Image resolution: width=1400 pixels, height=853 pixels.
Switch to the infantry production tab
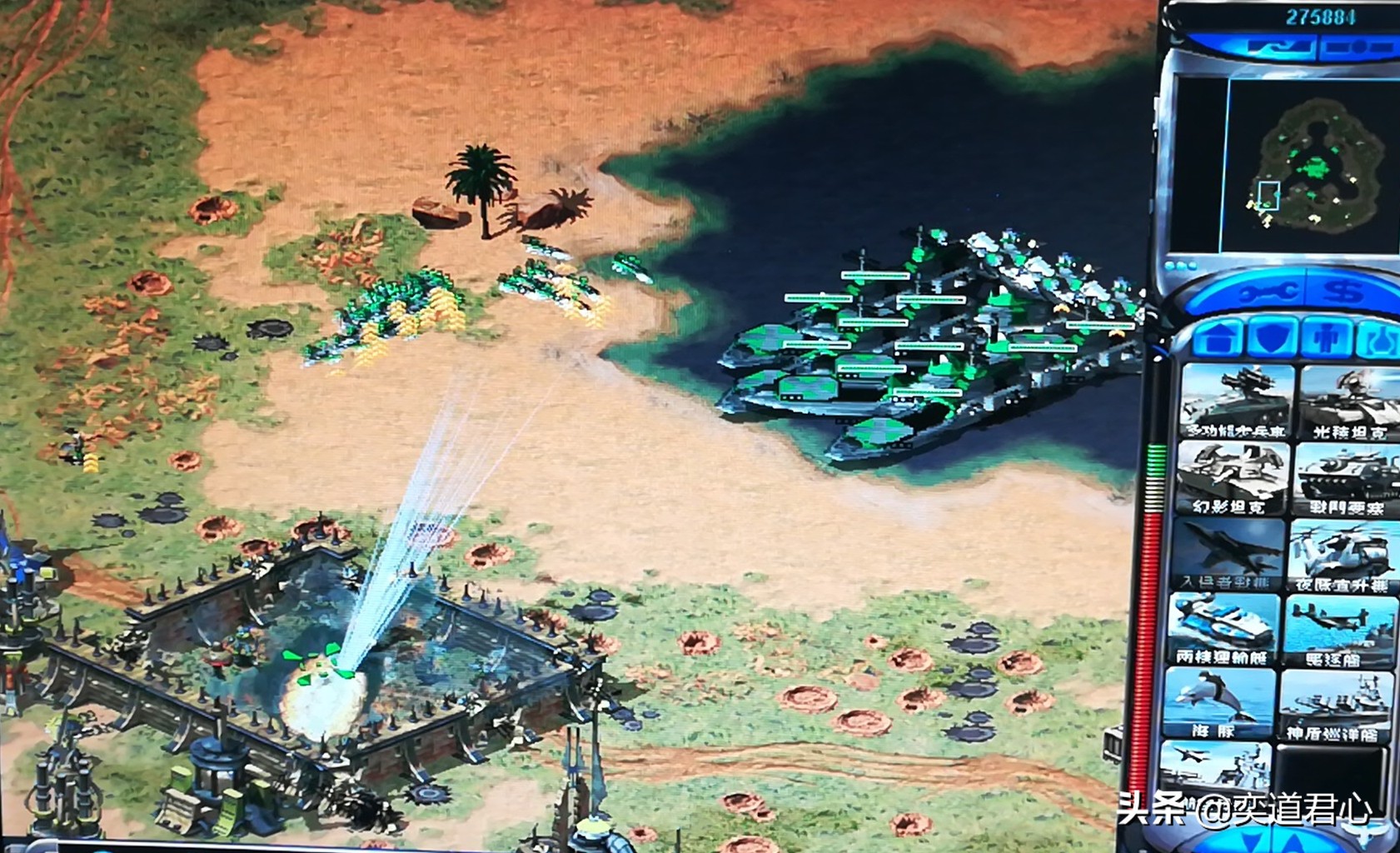pyautogui.click(x=1326, y=337)
